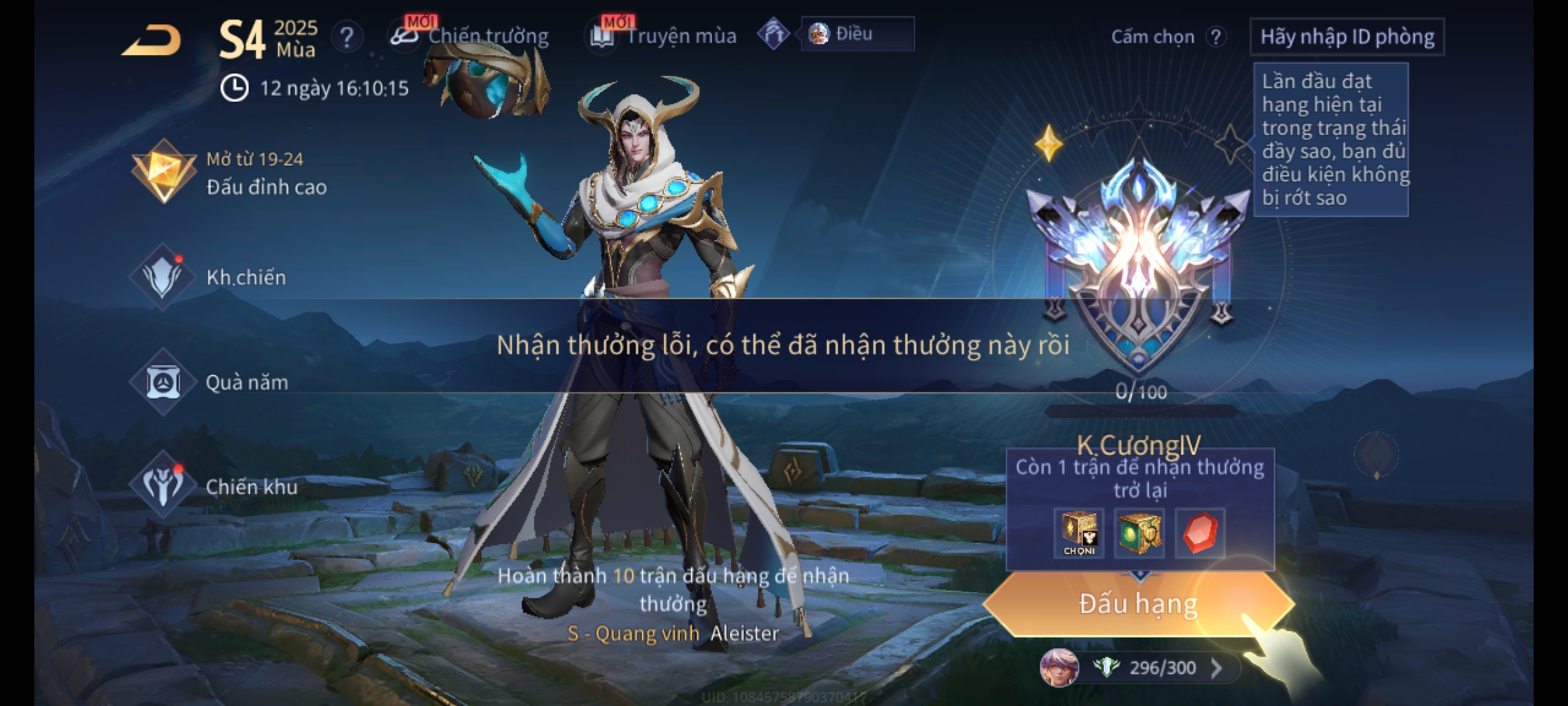Start ranked match with Đấu hạng
Image resolution: width=1568 pixels, height=706 pixels.
click(1138, 604)
